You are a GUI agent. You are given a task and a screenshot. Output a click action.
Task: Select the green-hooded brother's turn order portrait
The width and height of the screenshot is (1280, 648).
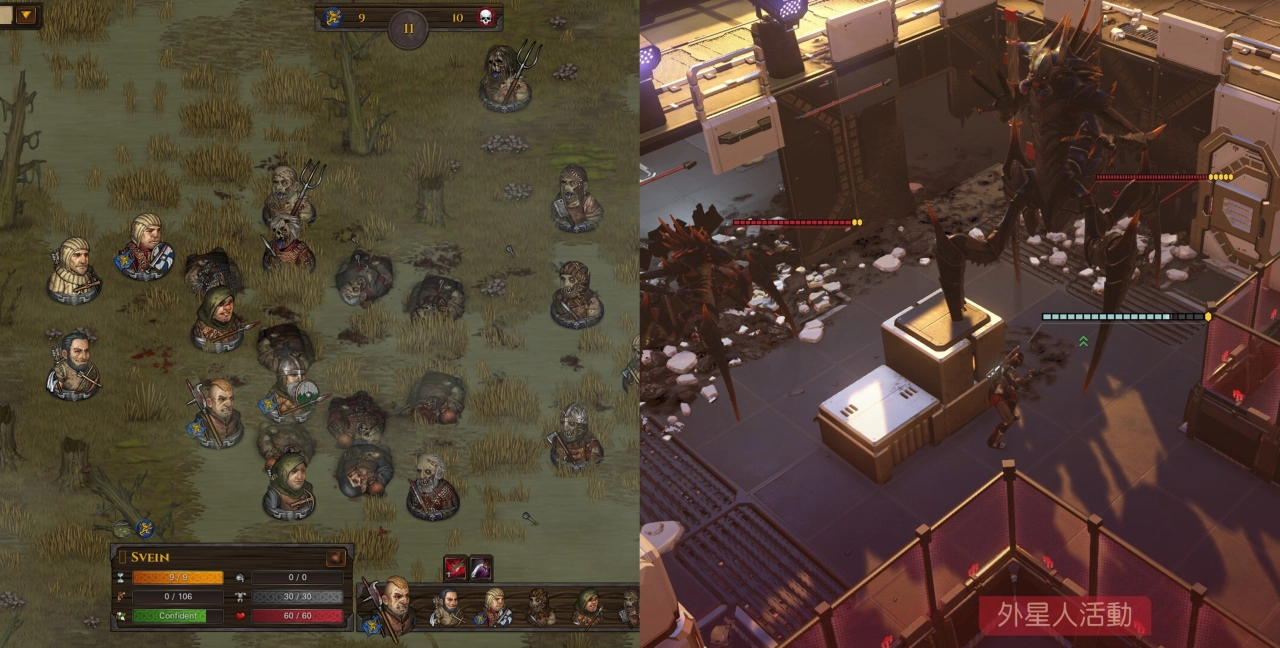587,607
